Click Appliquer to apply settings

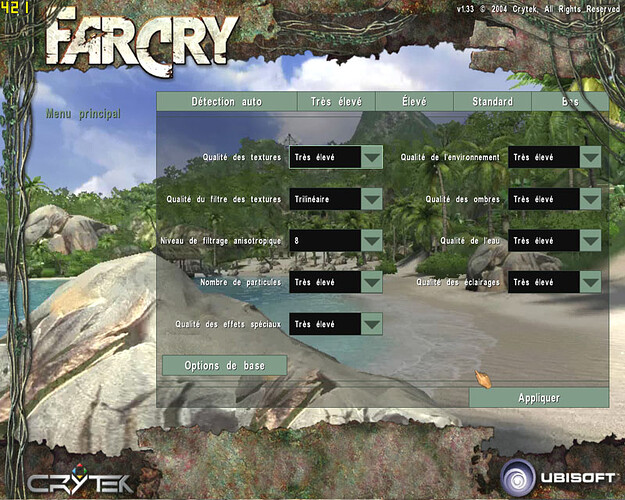tap(538, 397)
